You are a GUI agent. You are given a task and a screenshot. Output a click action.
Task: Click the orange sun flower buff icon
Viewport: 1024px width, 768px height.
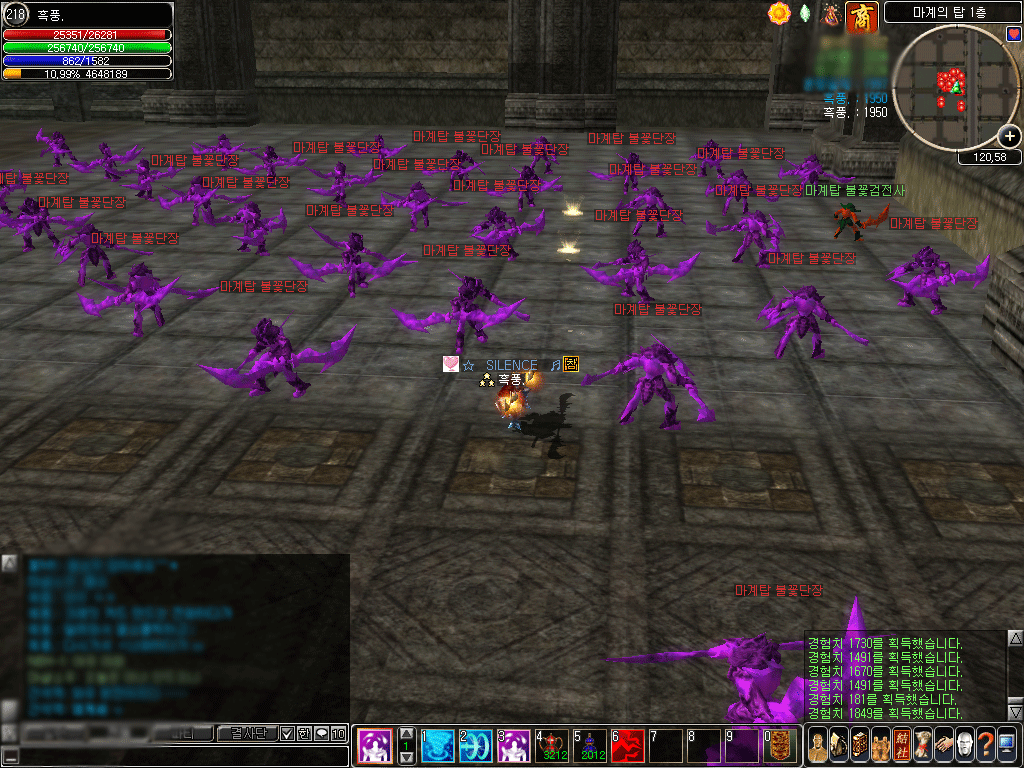tap(779, 14)
